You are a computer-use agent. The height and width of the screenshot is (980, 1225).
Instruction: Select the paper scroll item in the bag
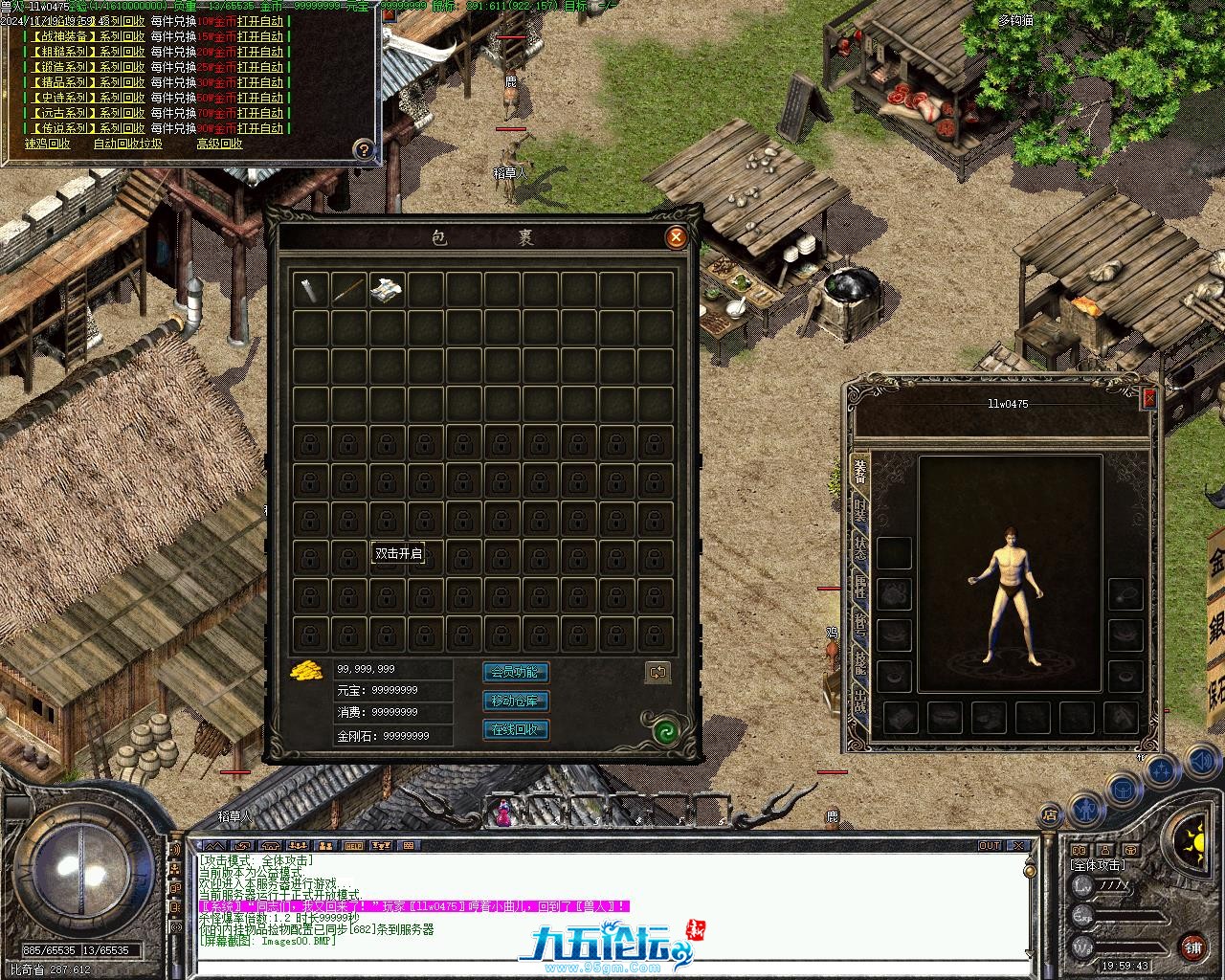[387, 289]
